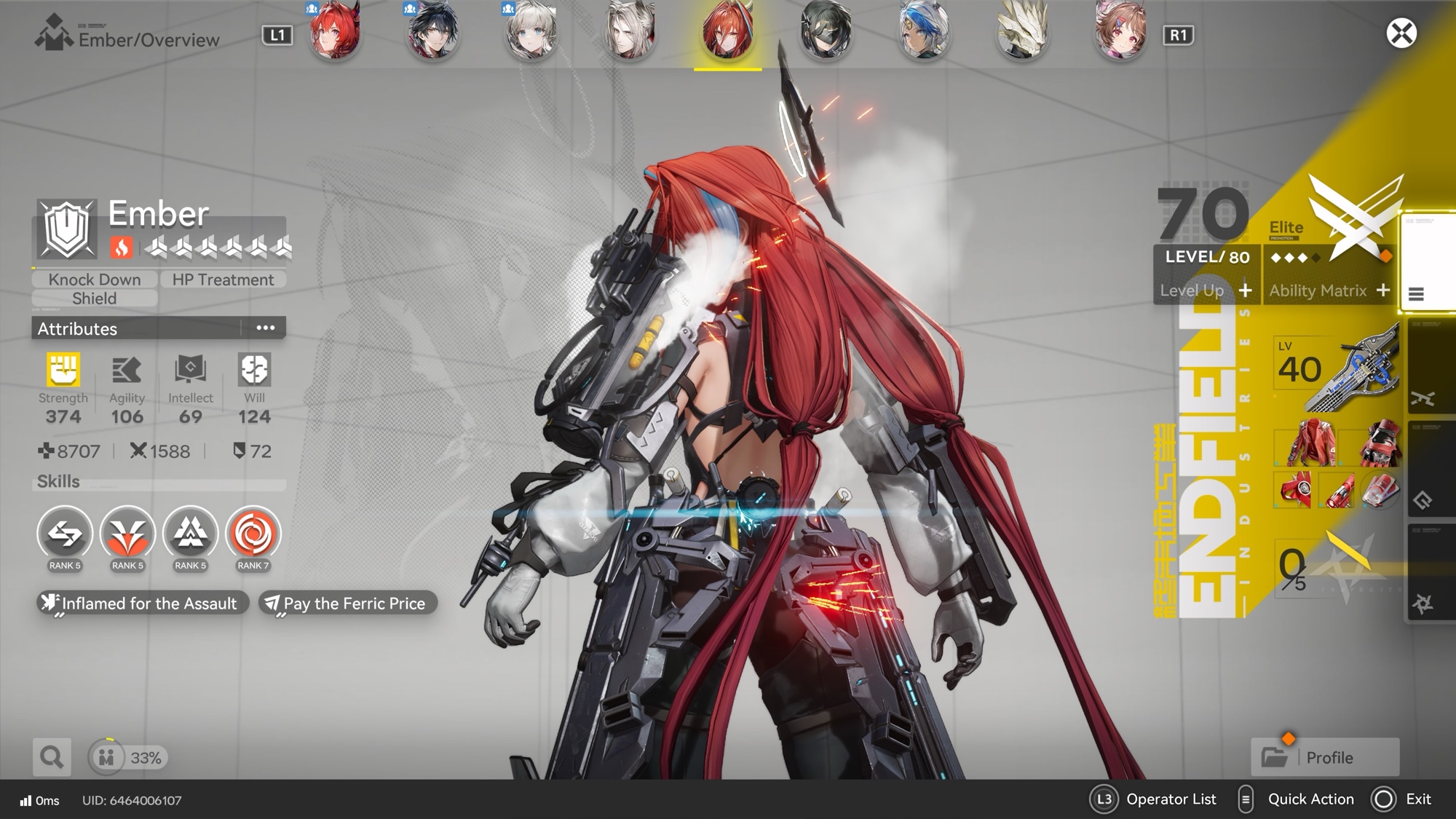Switch to the brown-haired operator with hairclip

pyautogui.click(x=1120, y=31)
